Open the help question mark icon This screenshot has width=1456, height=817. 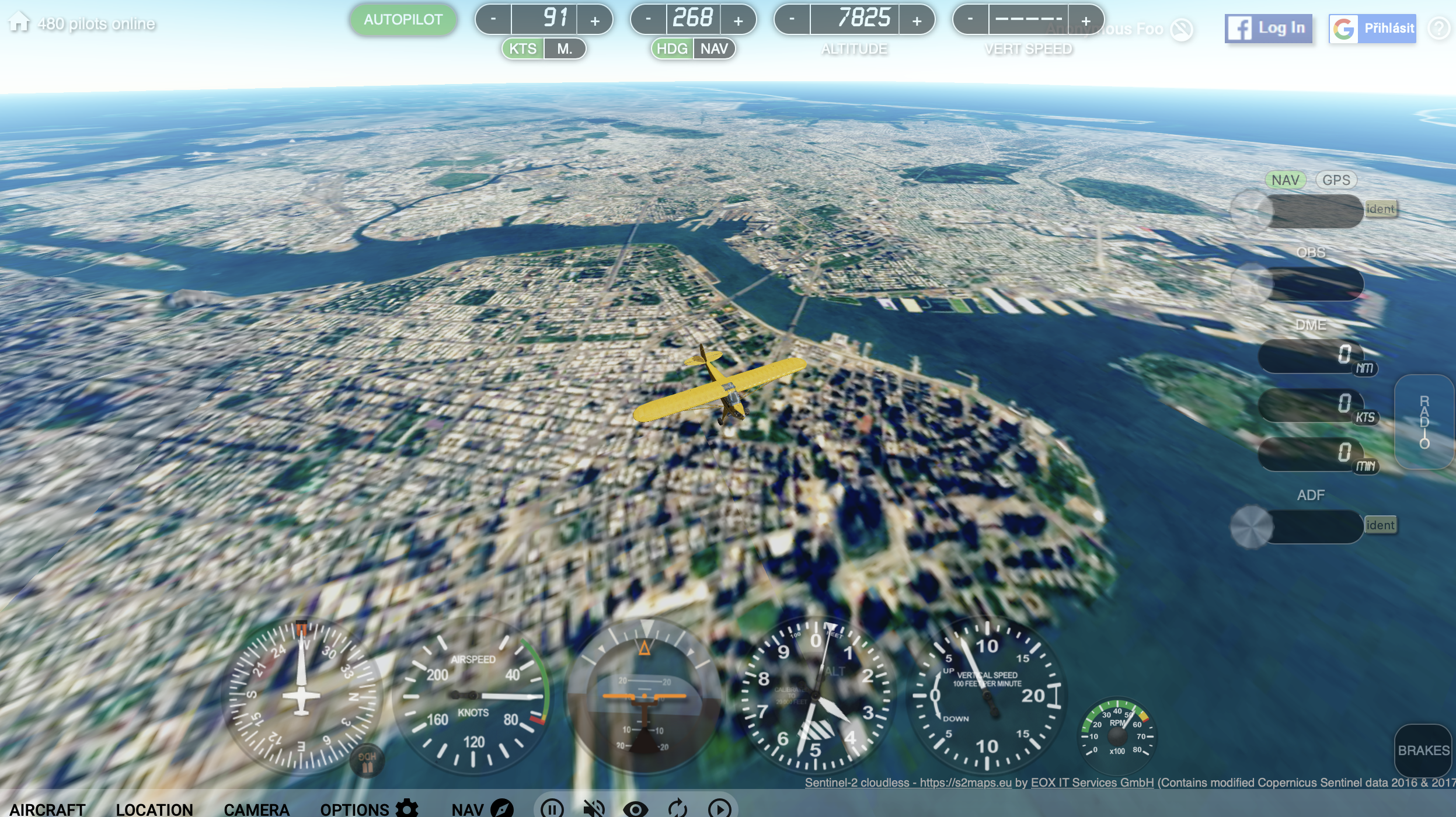coord(1440,28)
